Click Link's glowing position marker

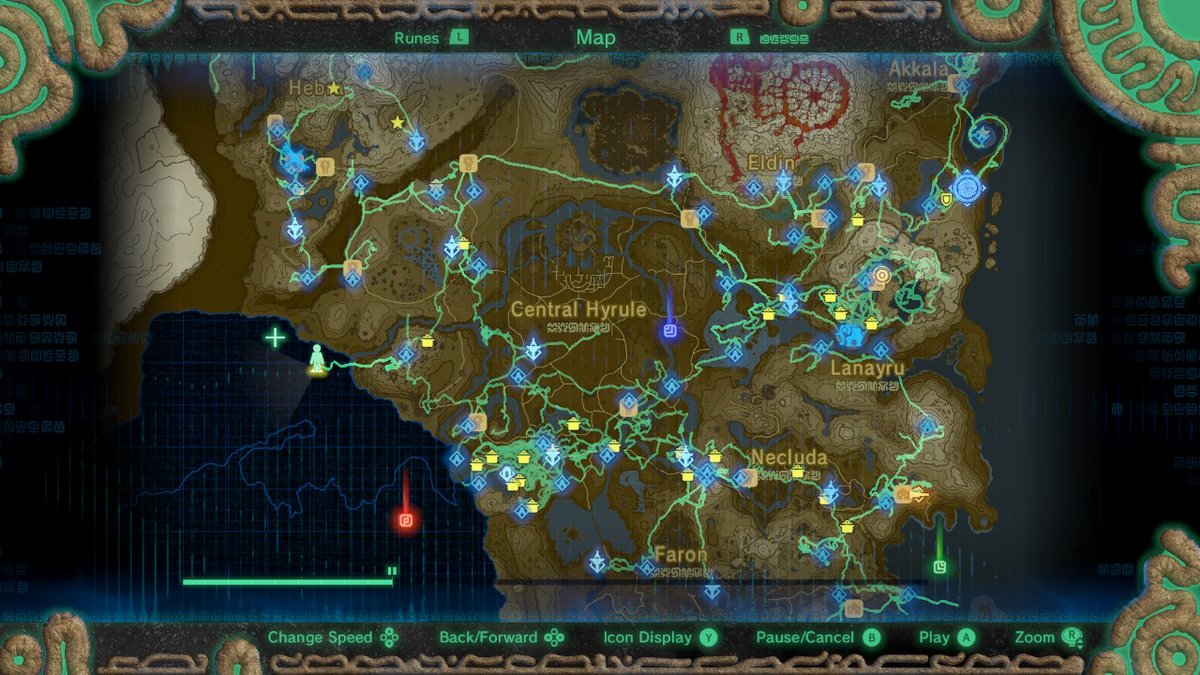tap(317, 359)
